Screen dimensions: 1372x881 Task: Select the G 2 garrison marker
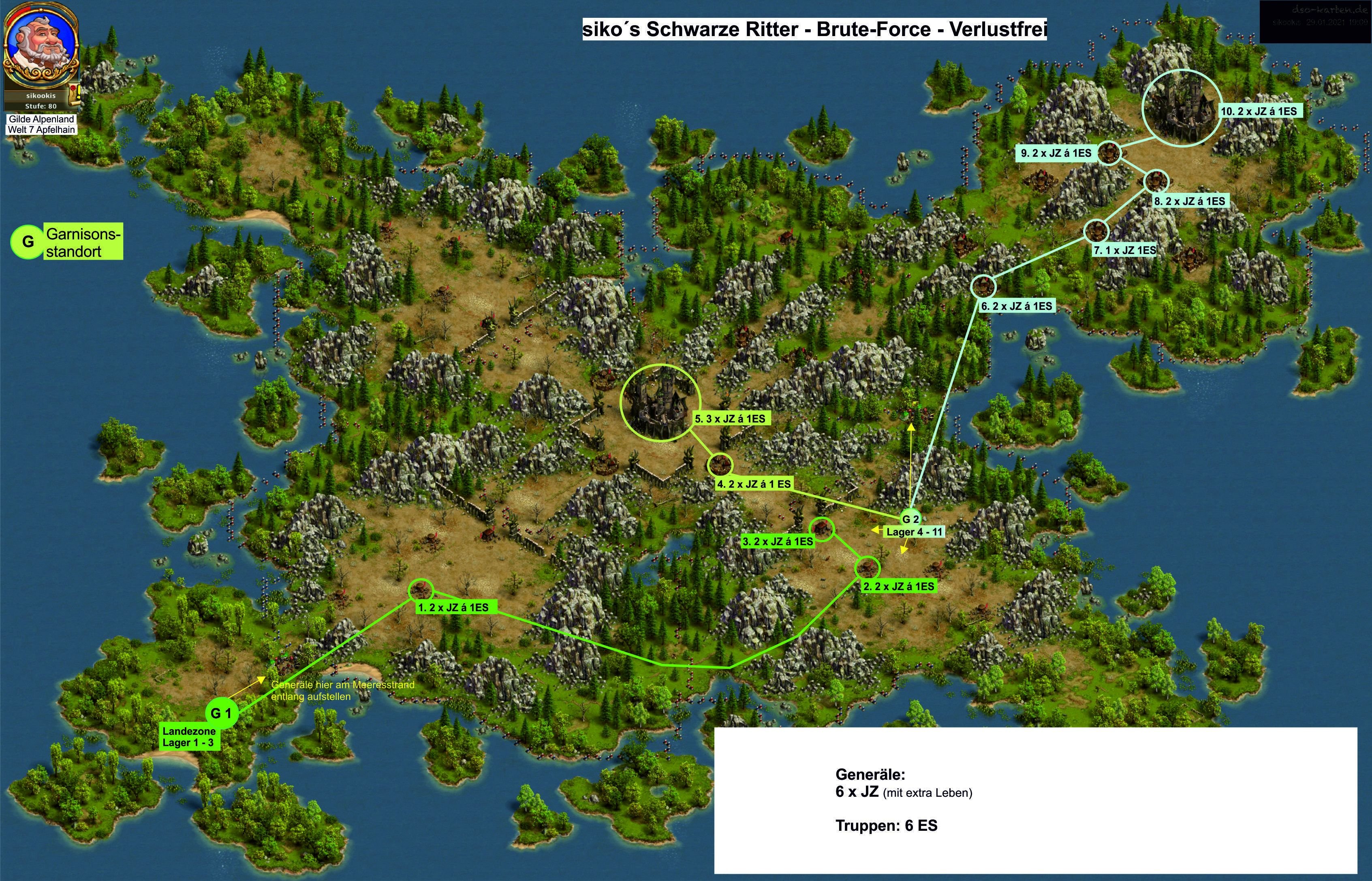click(x=910, y=519)
